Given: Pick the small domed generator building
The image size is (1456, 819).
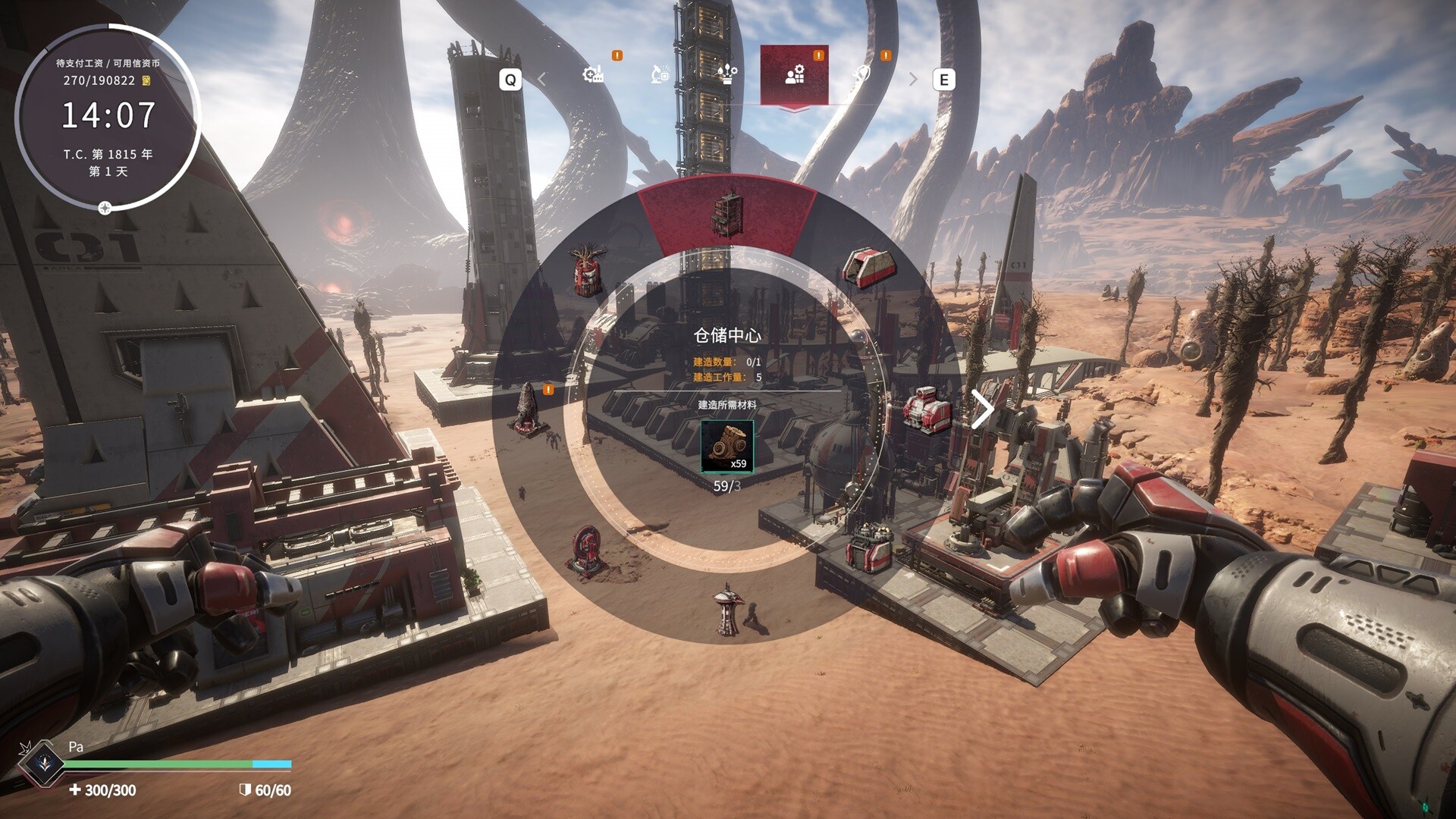Looking at the screenshot, I should (x=868, y=546).
